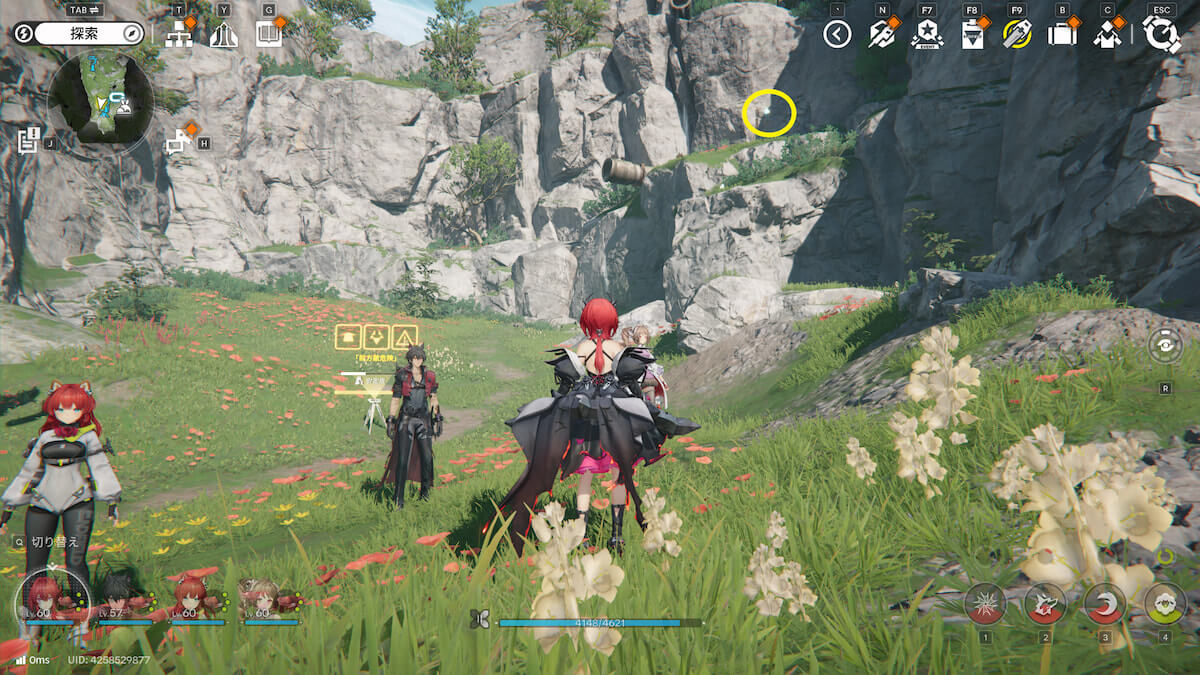1200x675 pixels.
Task: Open the F8 clipboard icon
Action: click(x=971, y=35)
